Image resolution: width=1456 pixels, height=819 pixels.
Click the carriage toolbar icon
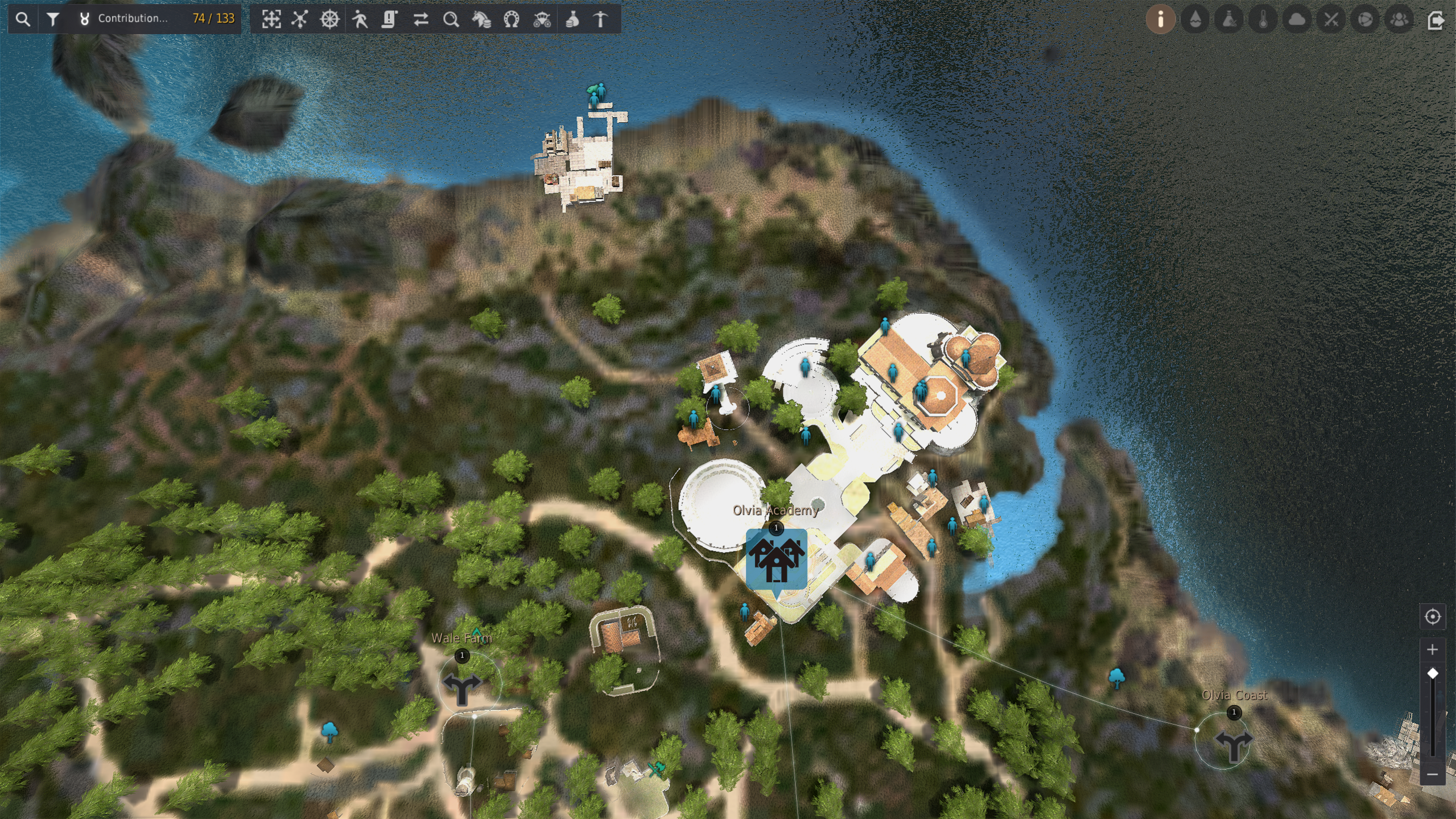pyautogui.click(x=542, y=19)
